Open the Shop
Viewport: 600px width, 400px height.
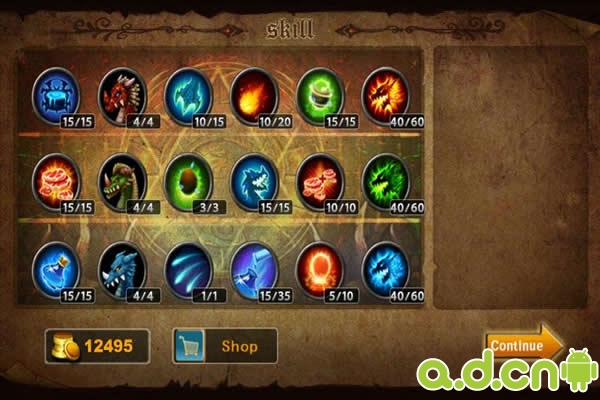pos(225,346)
